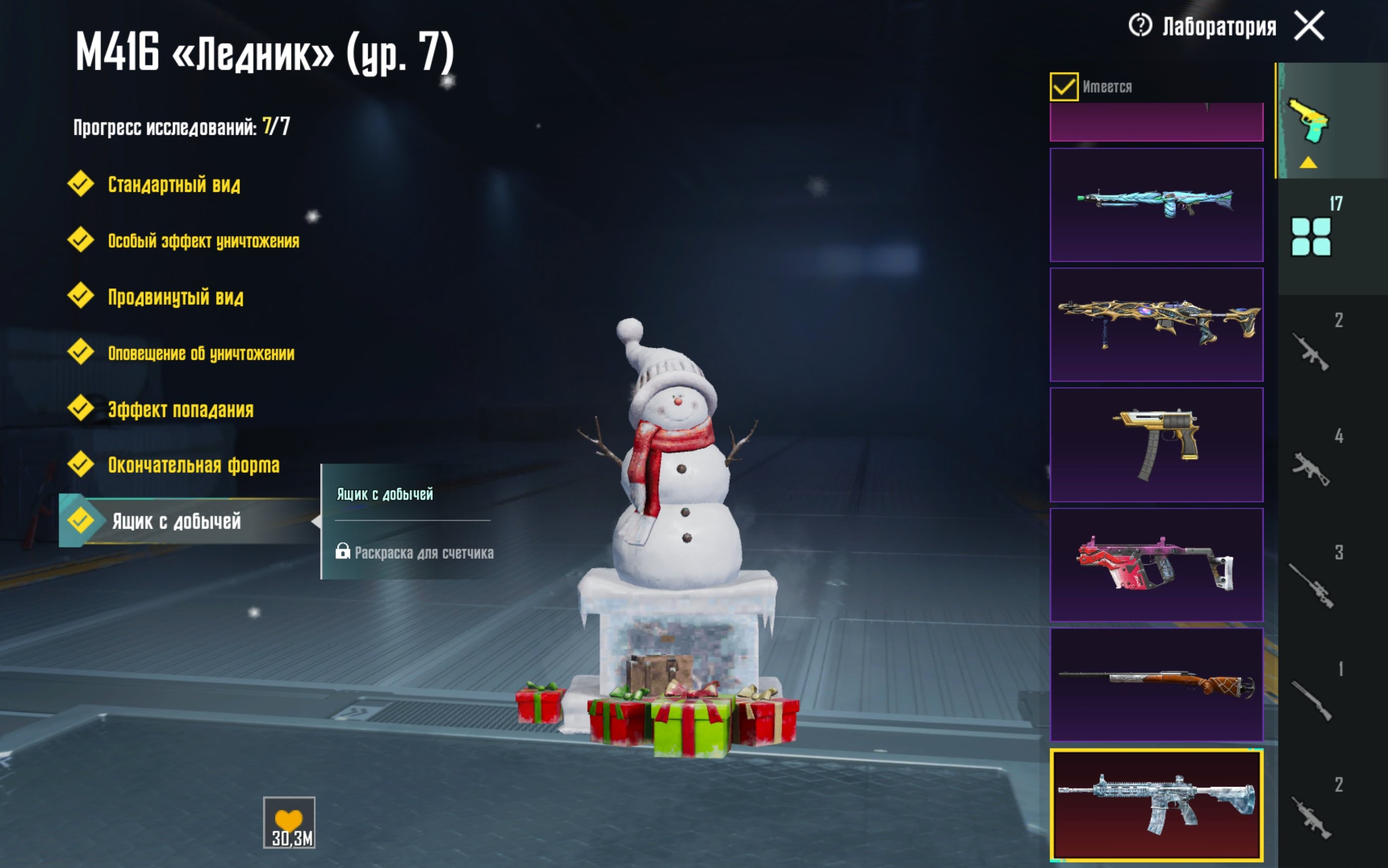
Task: Select Стандартный вид upgrade entry
Action: click(x=173, y=185)
